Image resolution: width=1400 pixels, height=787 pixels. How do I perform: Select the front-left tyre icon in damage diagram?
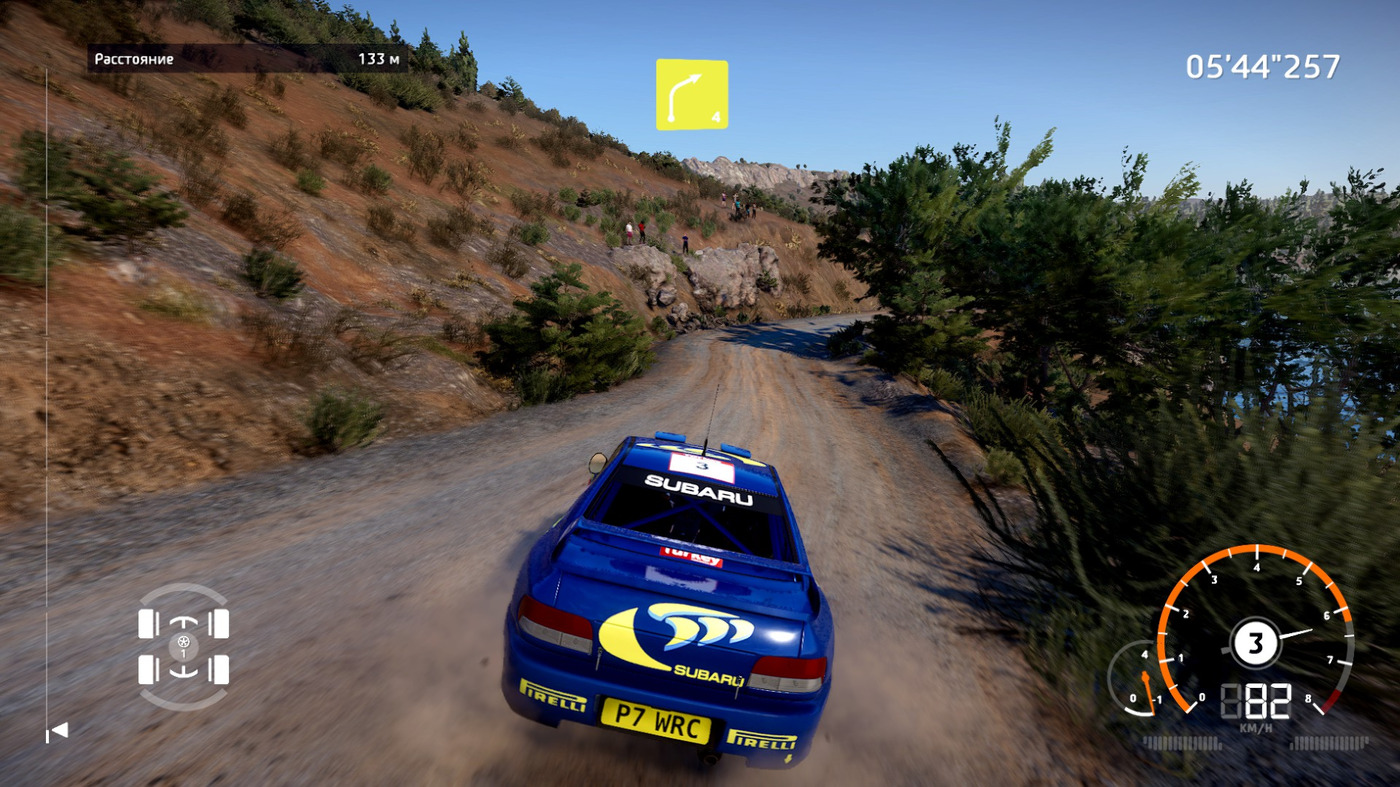pyautogui.click(x=146, y=623)
